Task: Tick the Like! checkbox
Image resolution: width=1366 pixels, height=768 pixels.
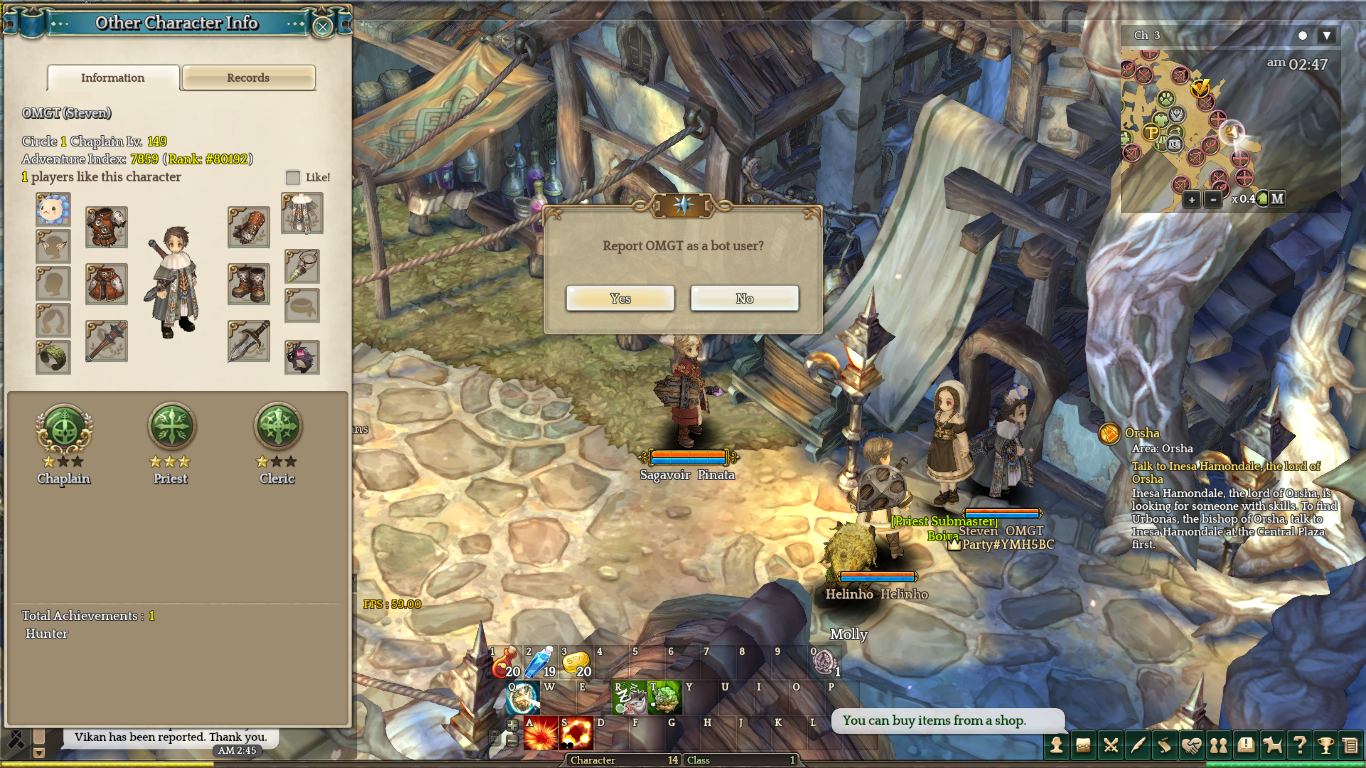Action: click(293, 177)
